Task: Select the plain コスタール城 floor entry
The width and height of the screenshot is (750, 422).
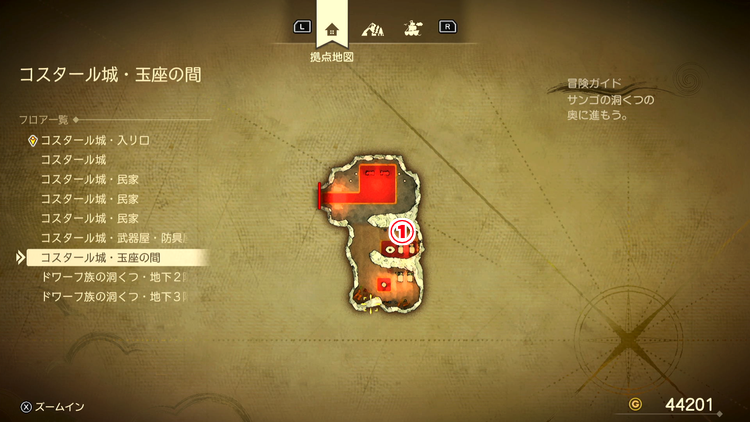Action: (x=74, y=160)
